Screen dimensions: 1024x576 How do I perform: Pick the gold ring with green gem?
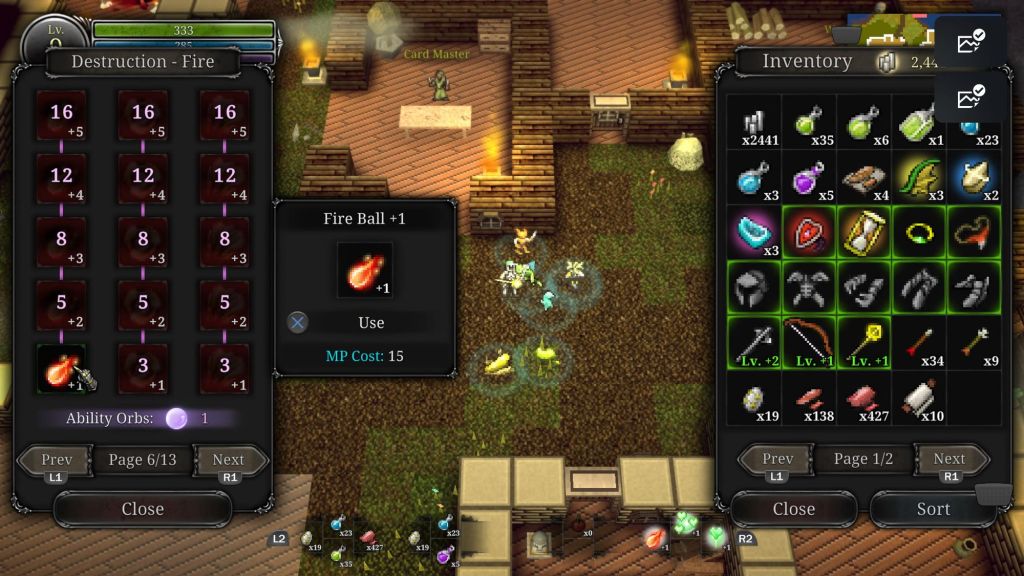tap(918, 233)
